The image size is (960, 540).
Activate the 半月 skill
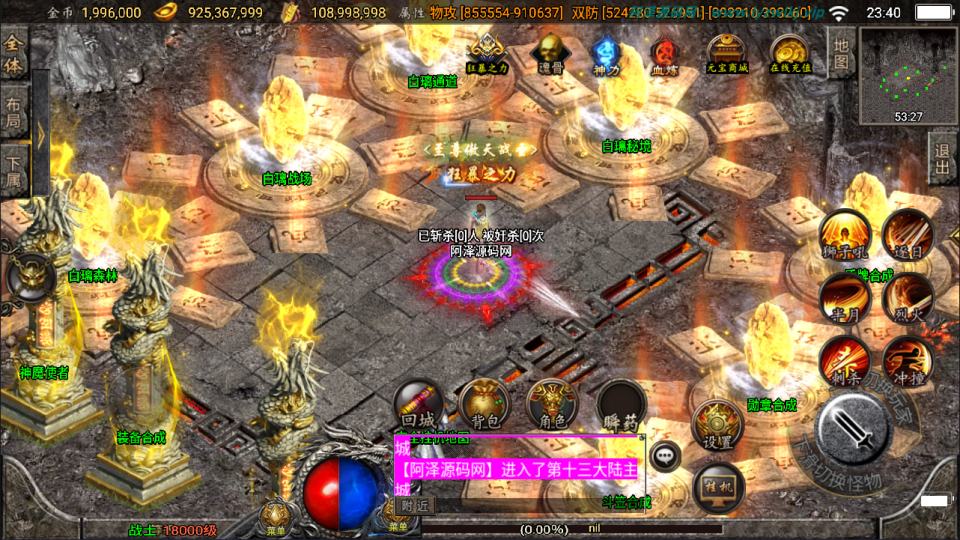[x=844, y=297]
